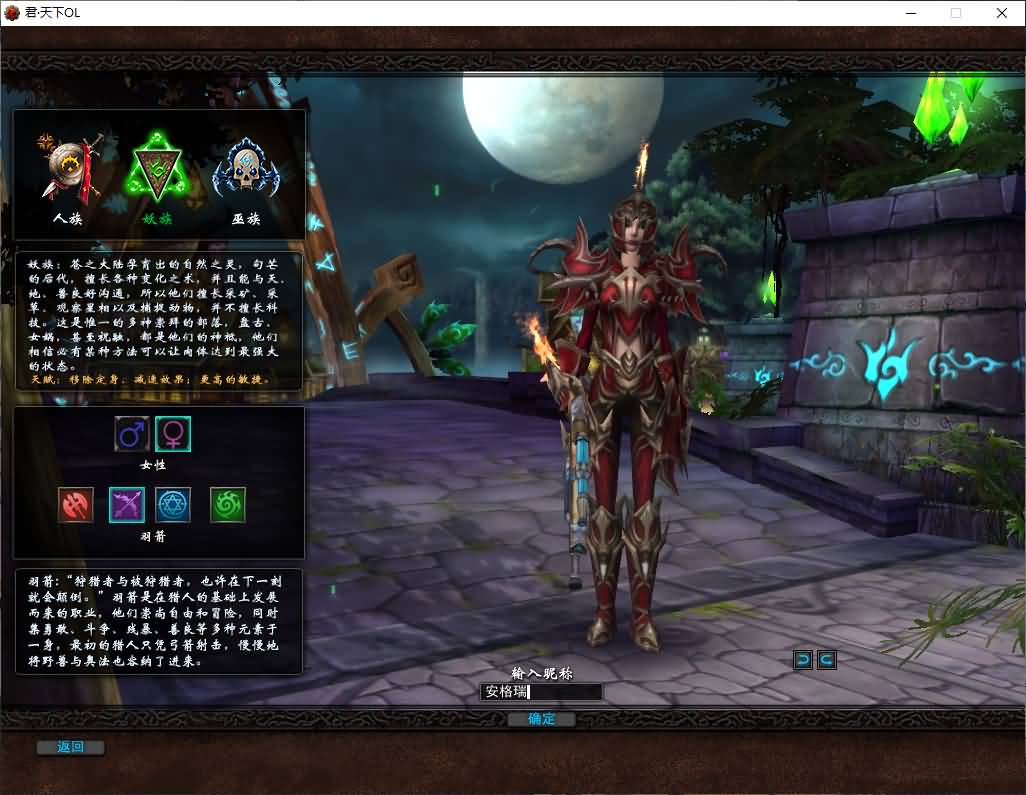Choose the red axe class icon

tap(76, 505)
